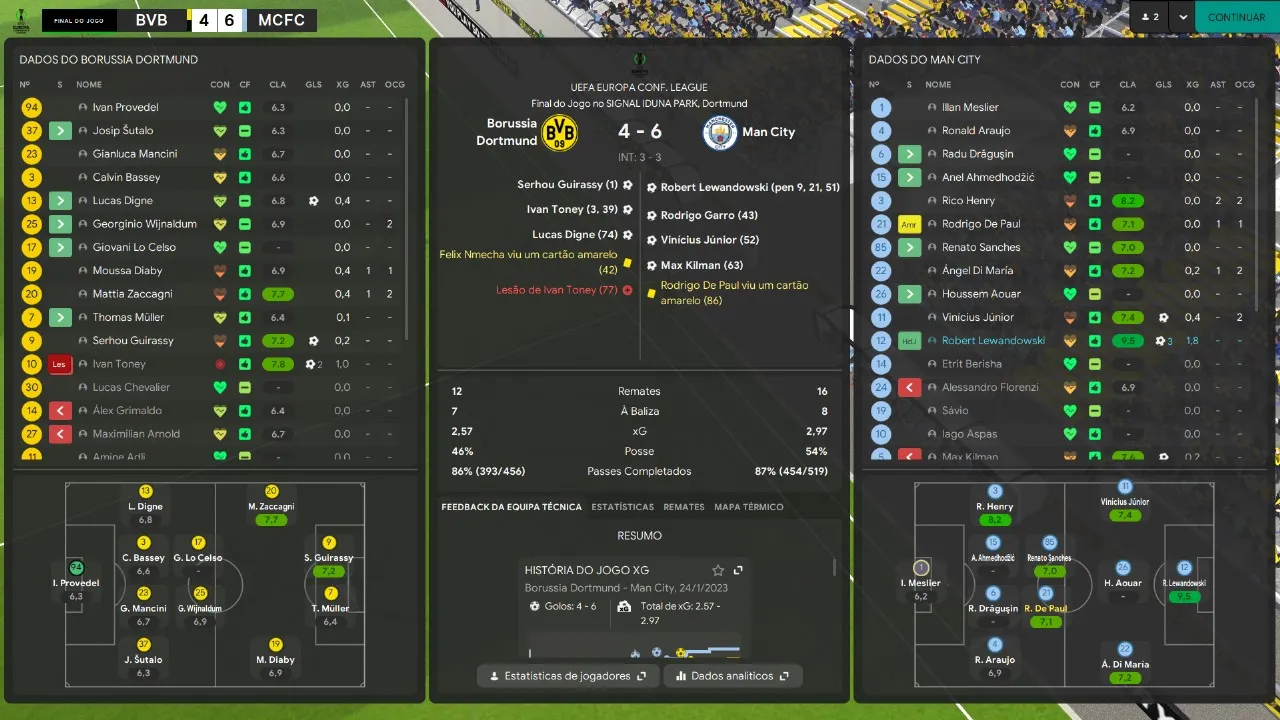Image resolution: width=1280 pixels, height=720 pixels.
Task: Click the Man City club badge
Action: point(720,132)
